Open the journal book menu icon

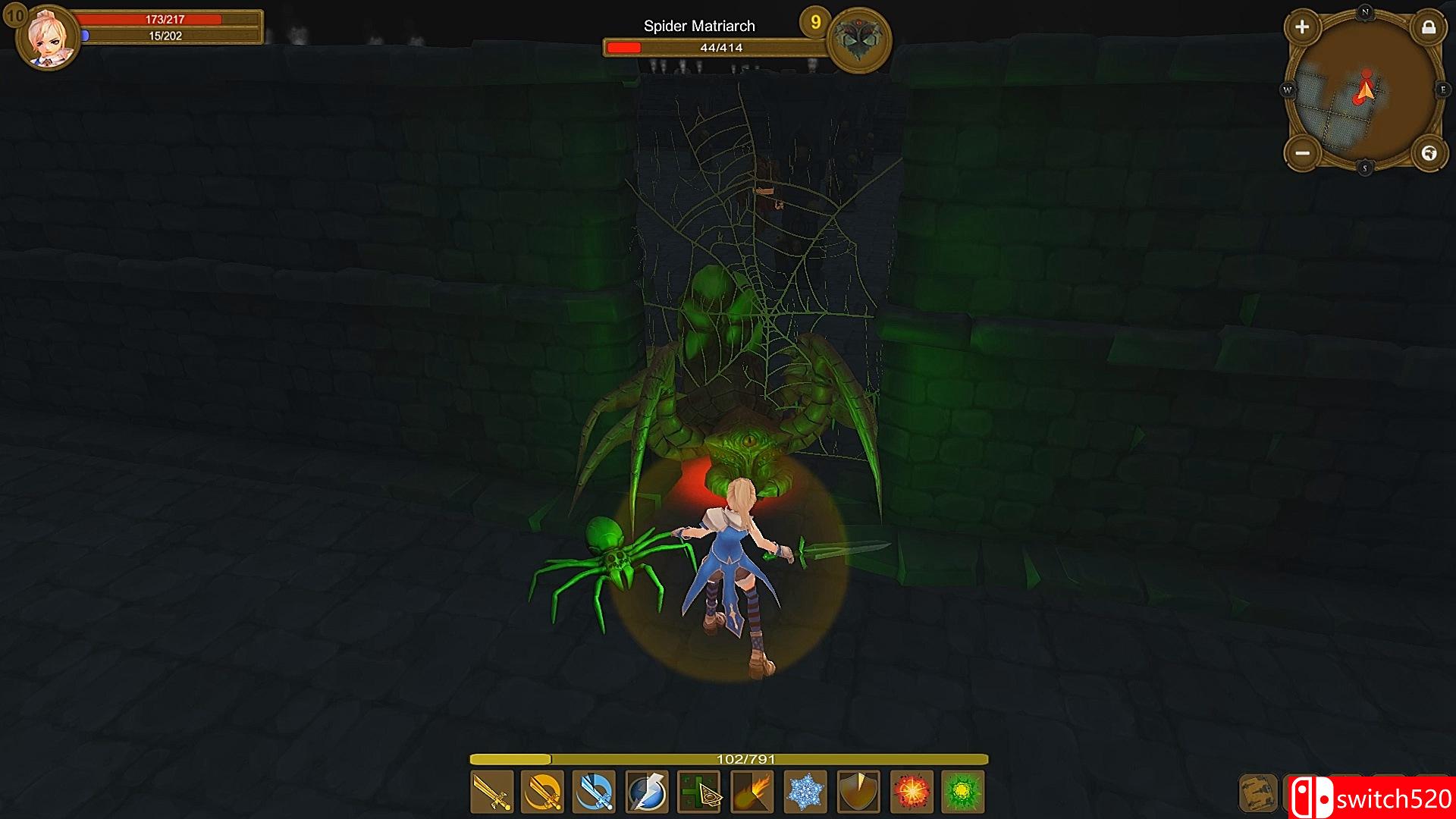[1258, 793]
